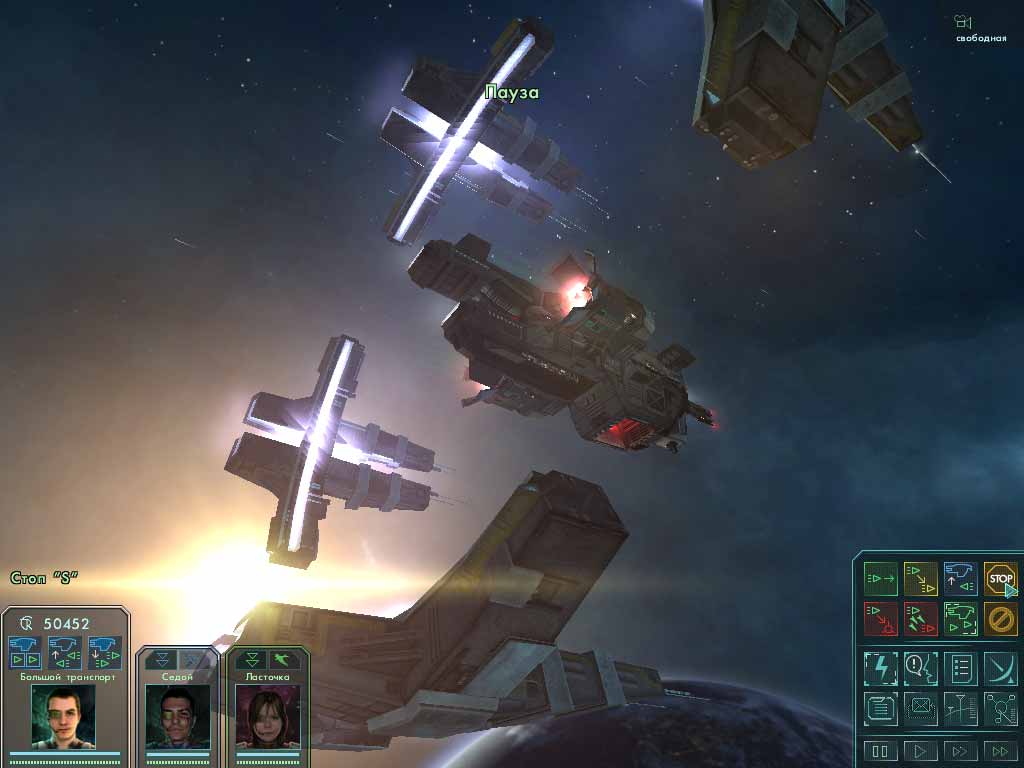Screen dimensions: 1024x768
Task: Select the red missile attack order
Action: click(920, 618)
